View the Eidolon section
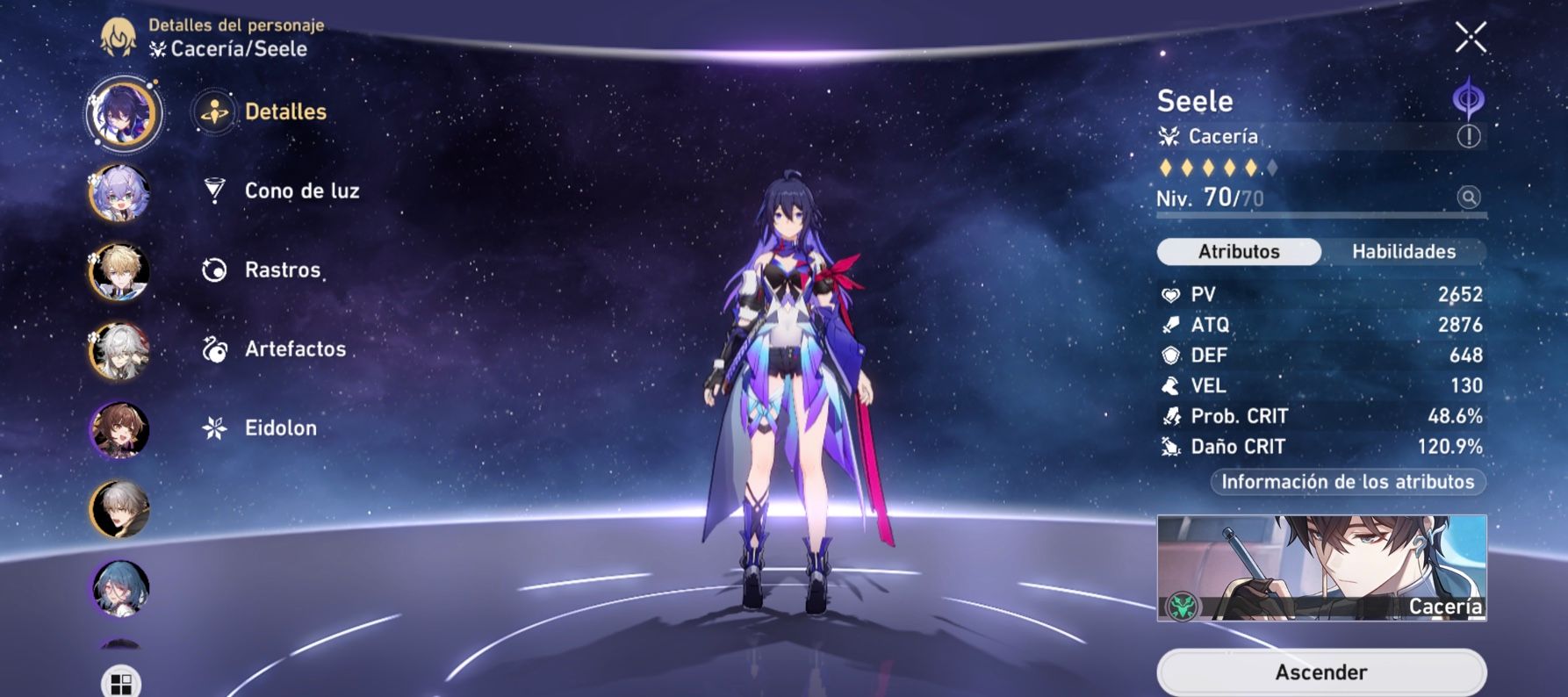The height and width of the screenshot is (697, 1568). tap(281, 428)
